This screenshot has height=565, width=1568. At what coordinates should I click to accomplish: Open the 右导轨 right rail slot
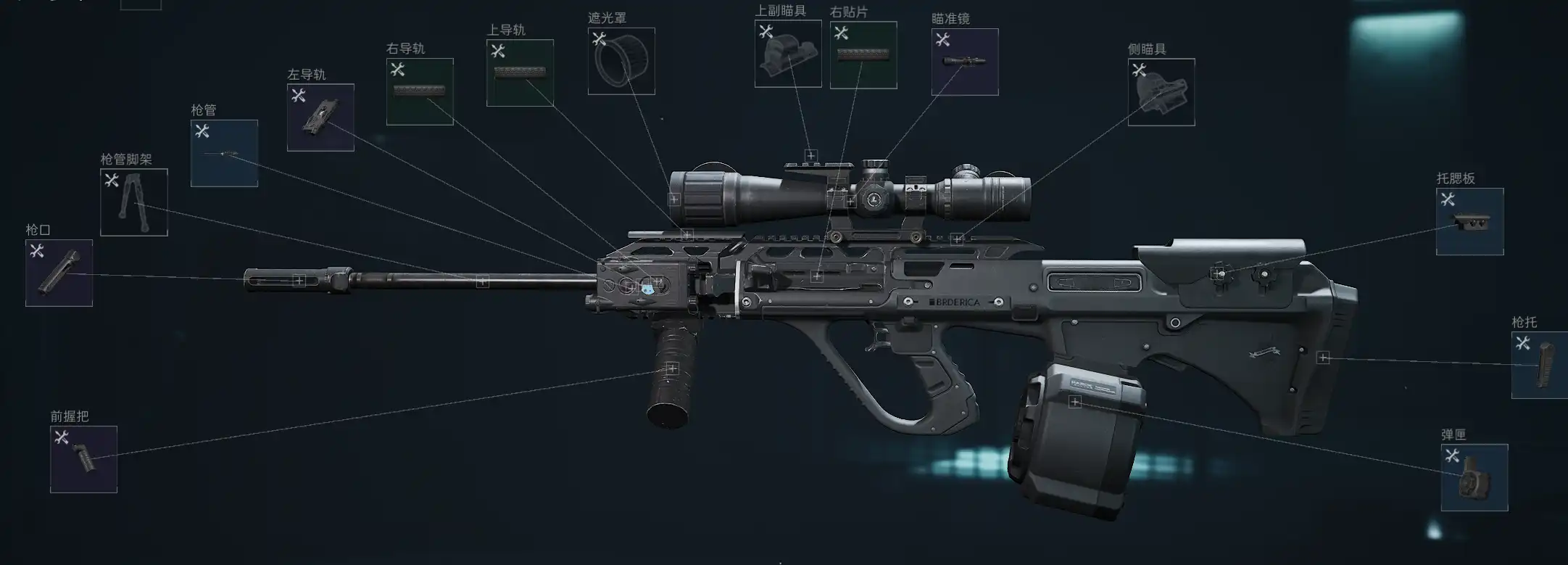click(420, 91)
